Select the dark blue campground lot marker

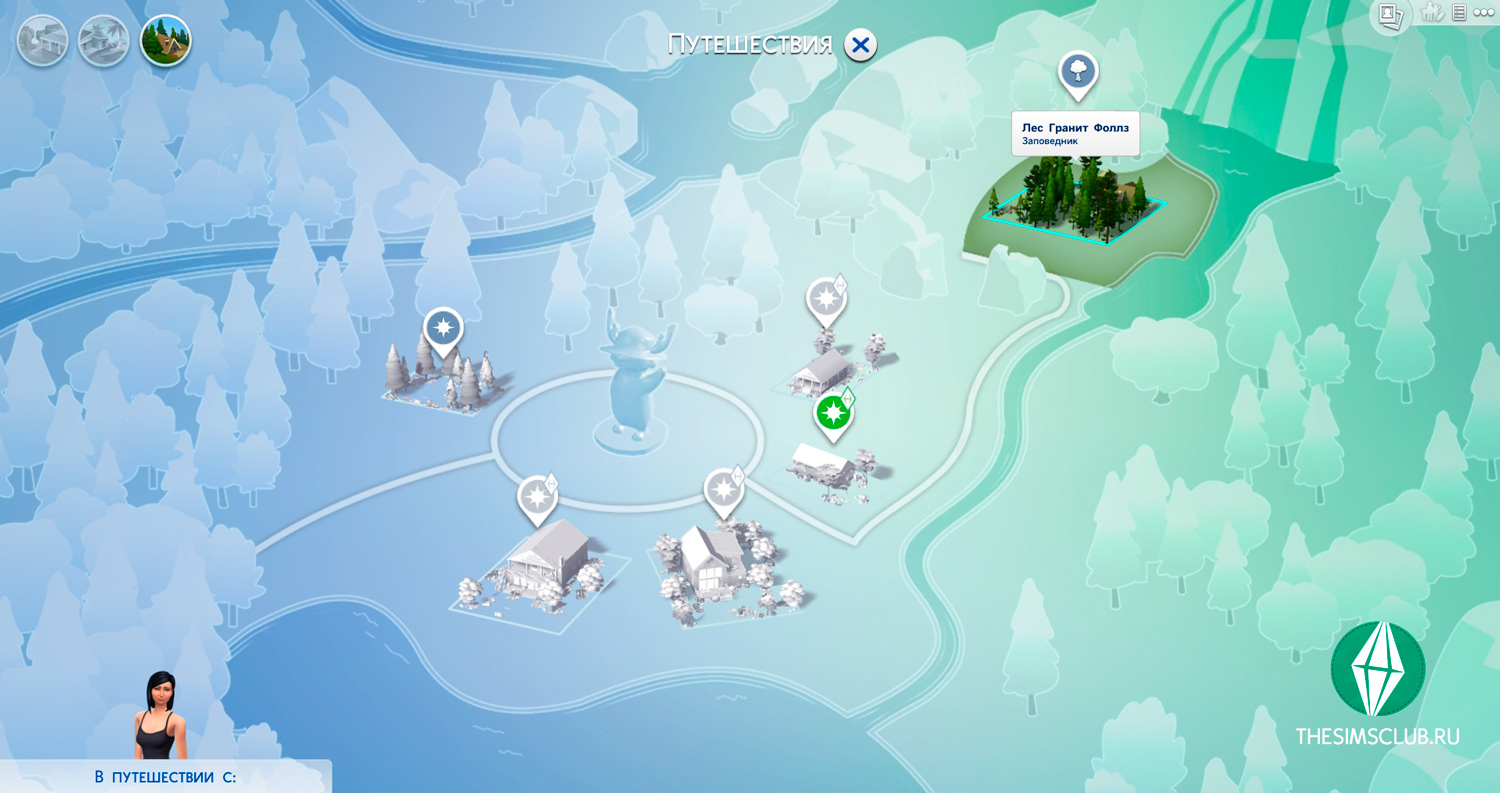(443, 329)
